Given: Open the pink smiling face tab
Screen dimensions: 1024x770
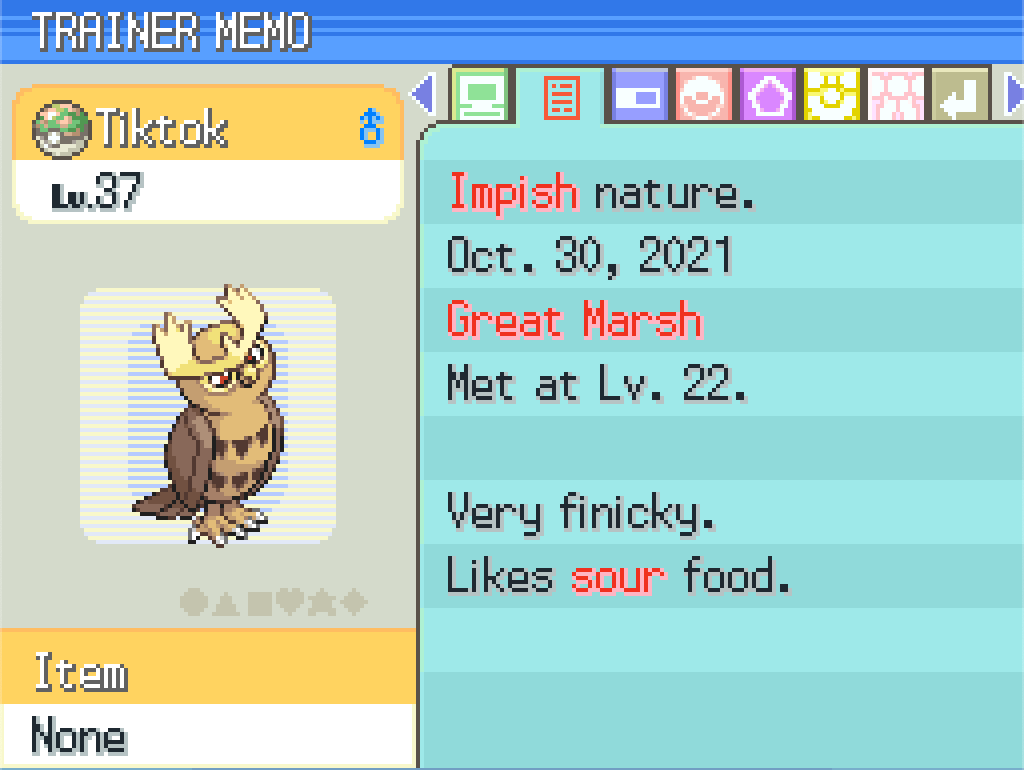Looking at the screenshot, I should (704, 96).
